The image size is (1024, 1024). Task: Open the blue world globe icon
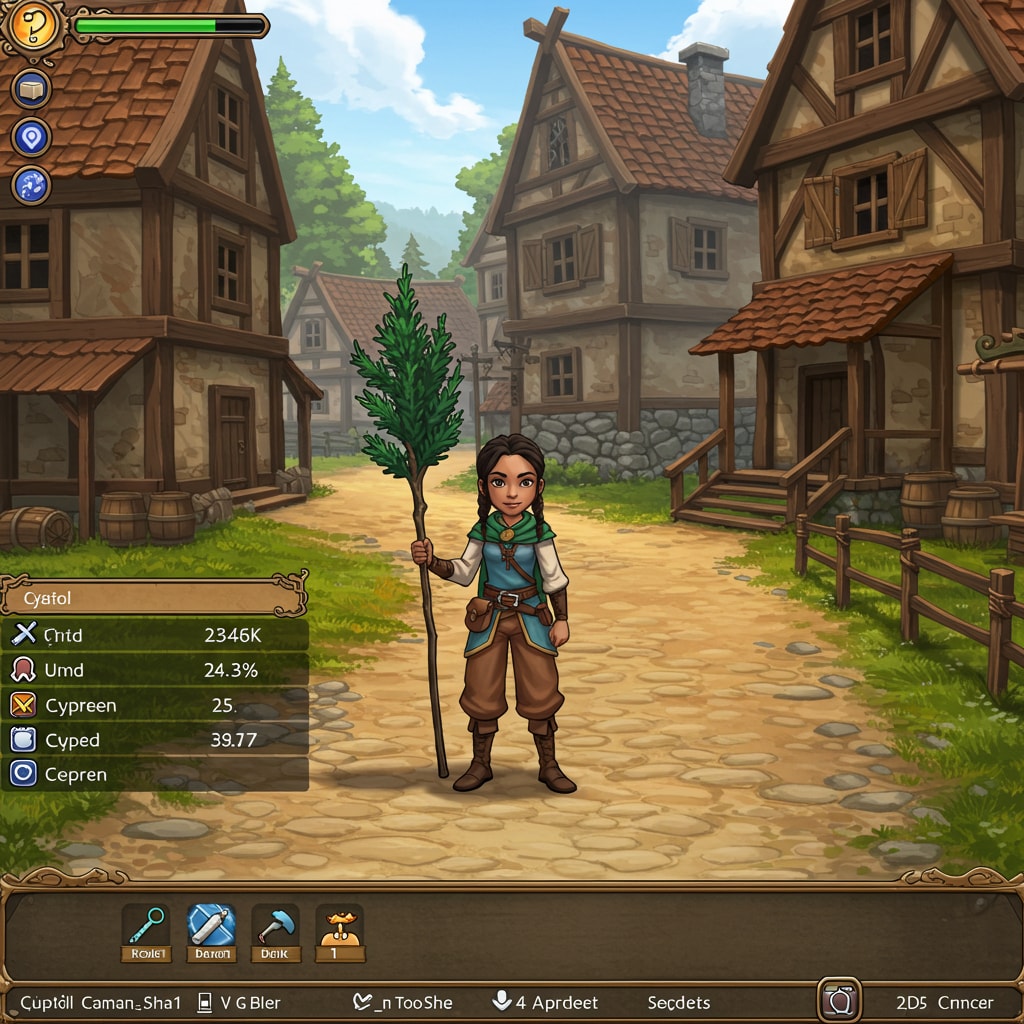click(31, 186)
